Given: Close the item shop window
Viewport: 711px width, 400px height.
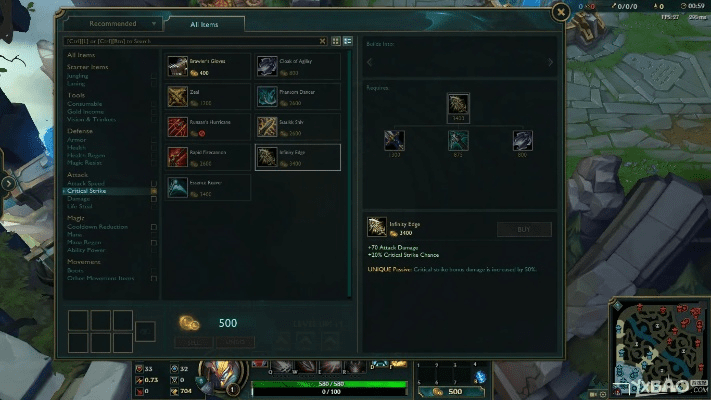Looking at the screenshot, I should tap(561, 13).
